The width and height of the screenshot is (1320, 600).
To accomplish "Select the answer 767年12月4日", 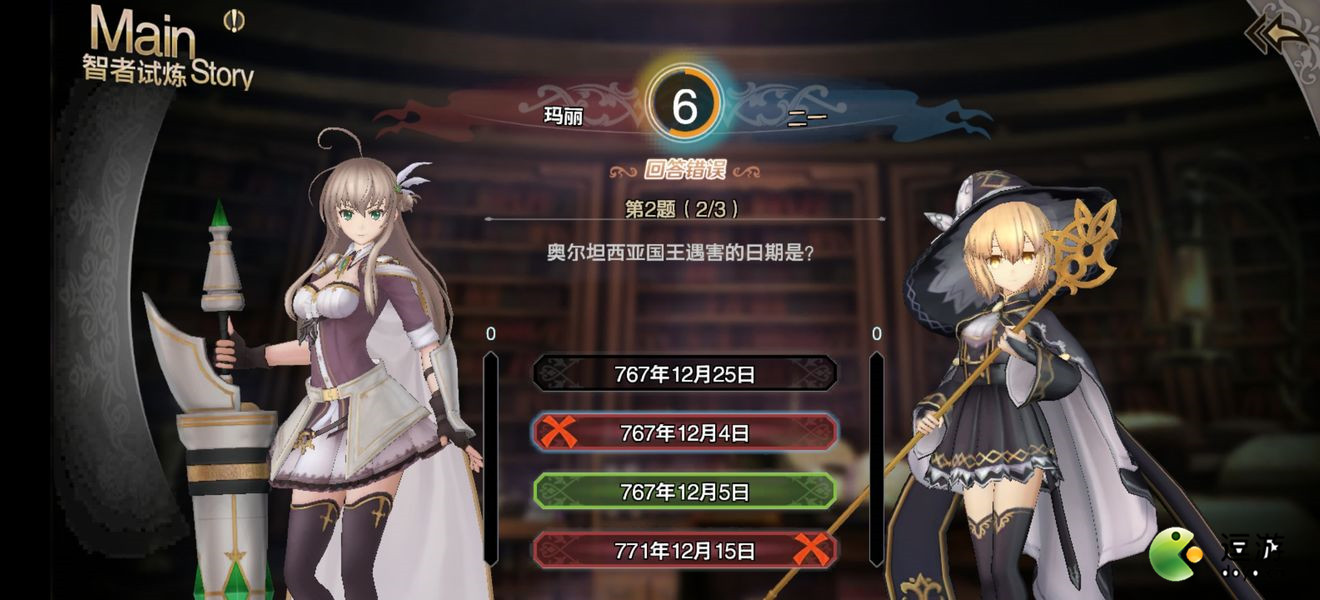I will [x=685, y=433].
